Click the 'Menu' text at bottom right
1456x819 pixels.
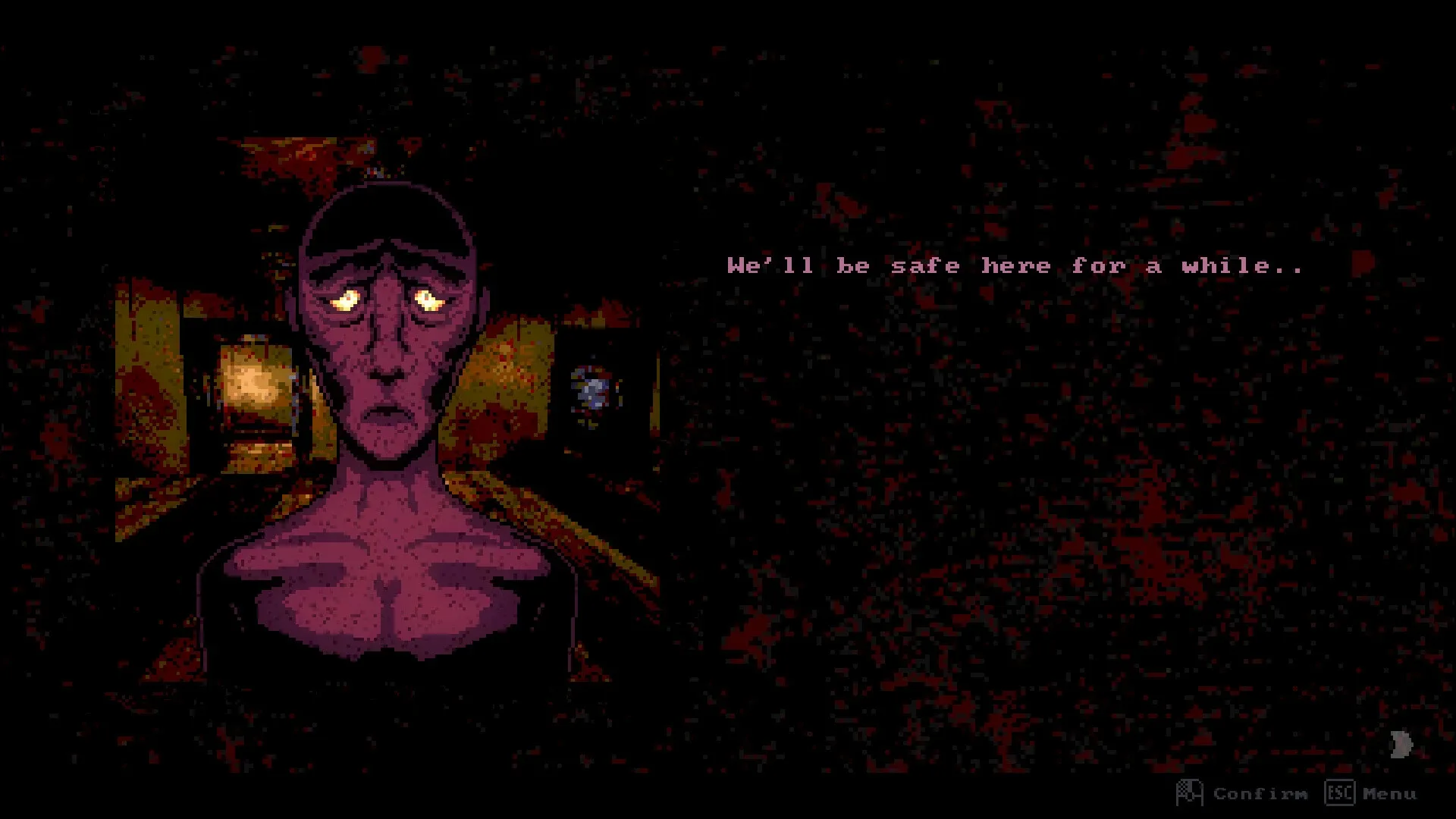[1389, 793]
